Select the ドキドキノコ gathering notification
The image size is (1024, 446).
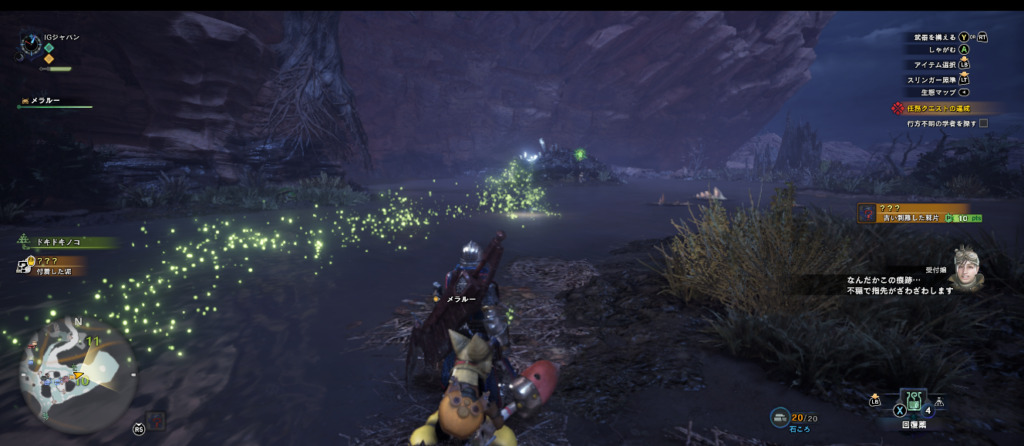(62, 242)
